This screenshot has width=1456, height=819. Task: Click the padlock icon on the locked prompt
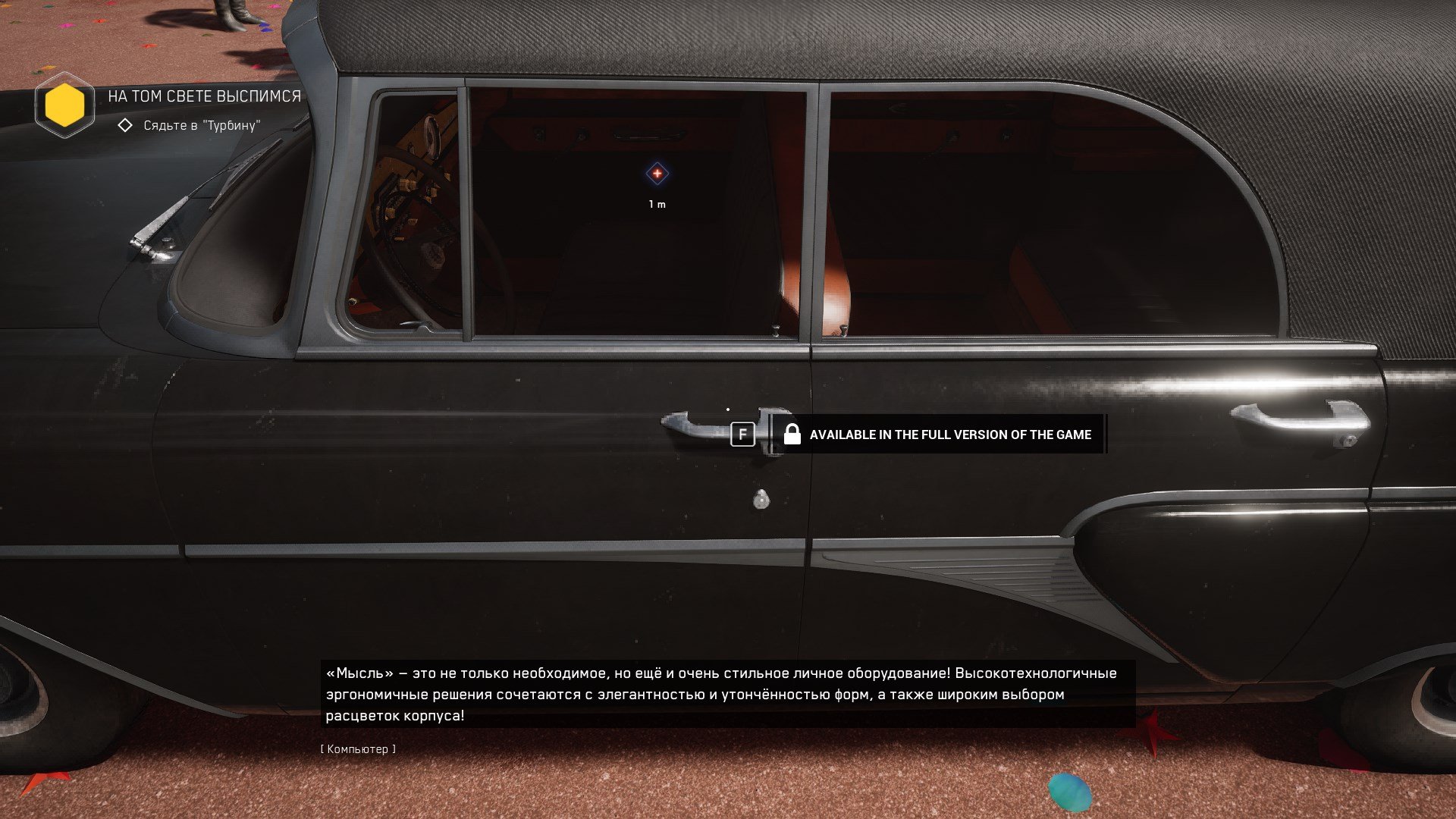(792, 434)
